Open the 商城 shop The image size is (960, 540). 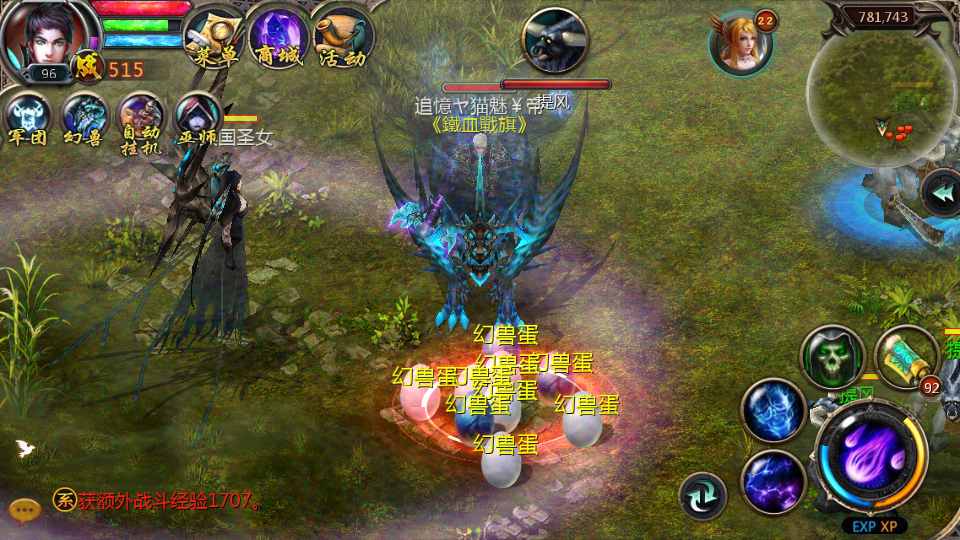click(x=278, y=36)
